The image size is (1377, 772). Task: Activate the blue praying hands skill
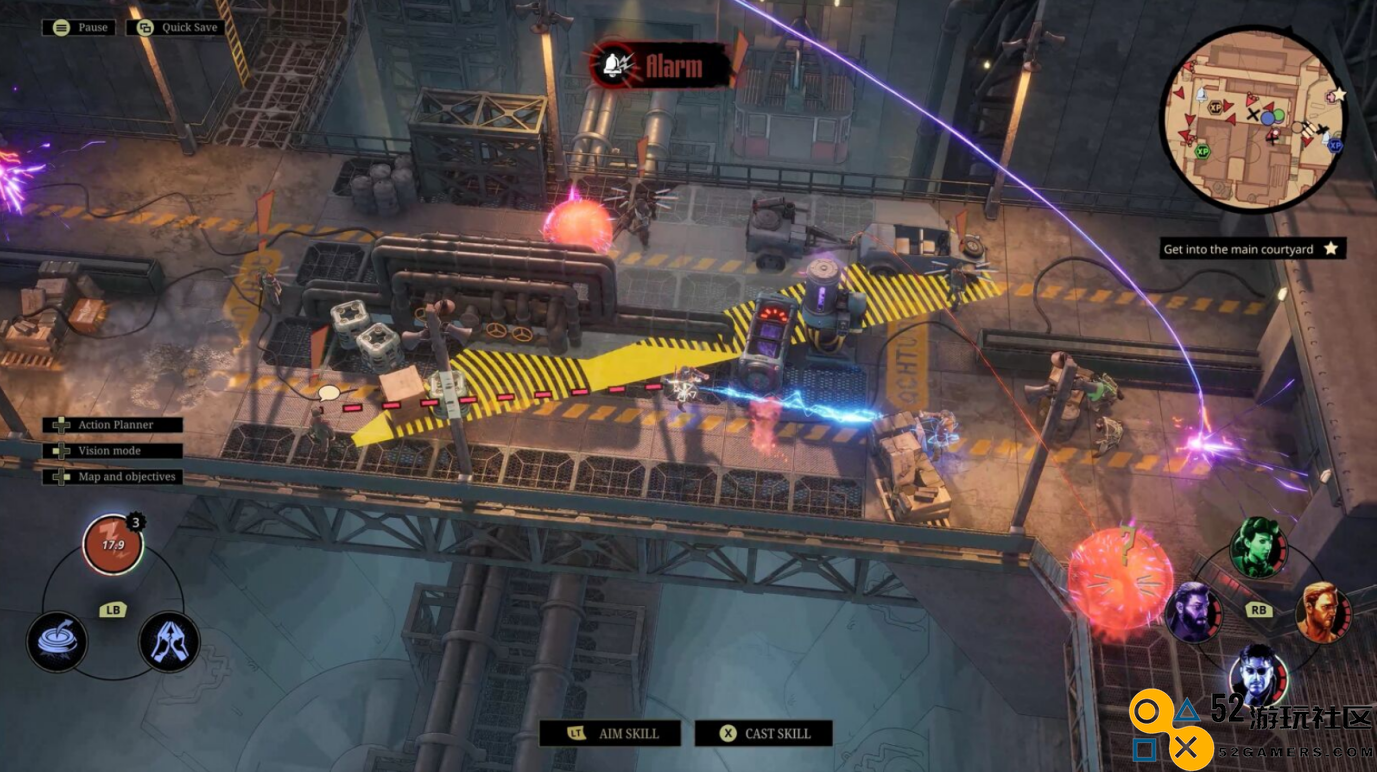pos(169,641)
